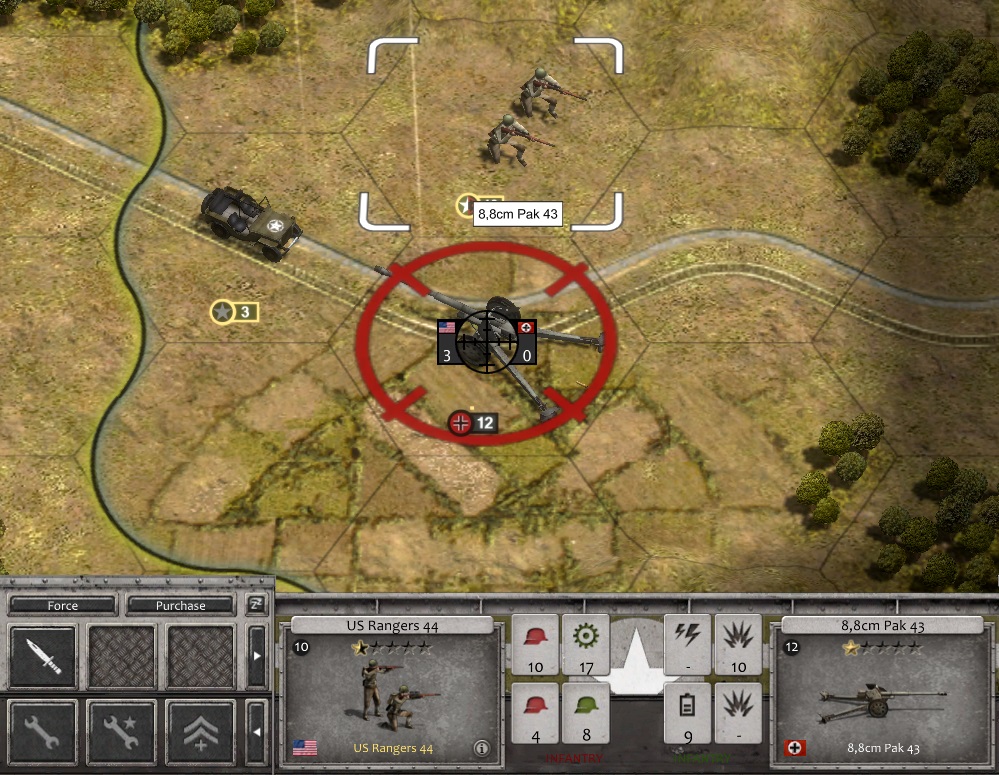Show next actions with the right arrow
This screenshot has width=999, height=775.
(x=257, y=657)
